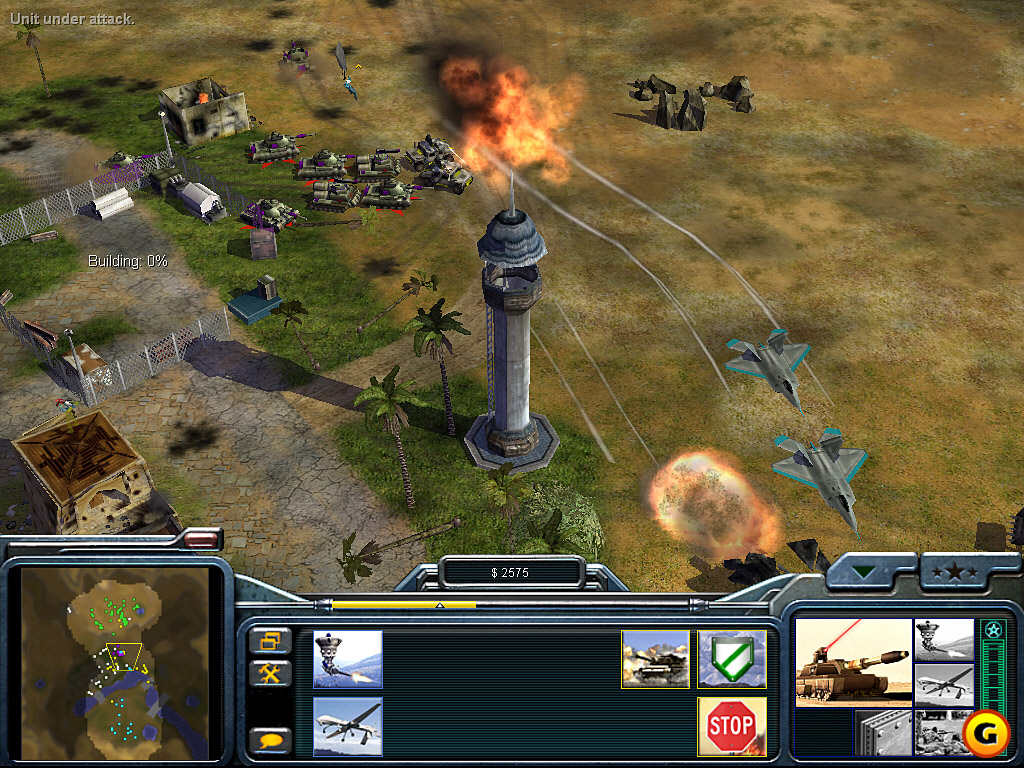Build the Scout Drone upgrade

[x=347, y=726]
